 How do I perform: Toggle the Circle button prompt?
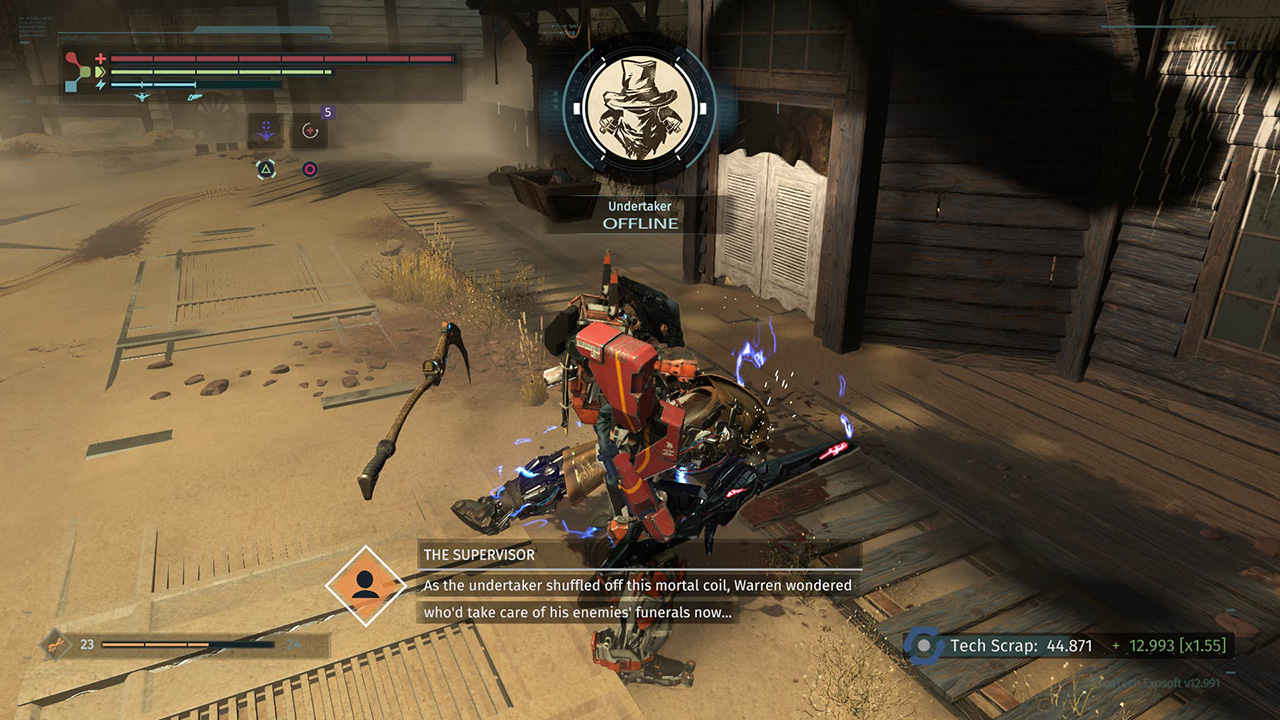pos(310,168)
